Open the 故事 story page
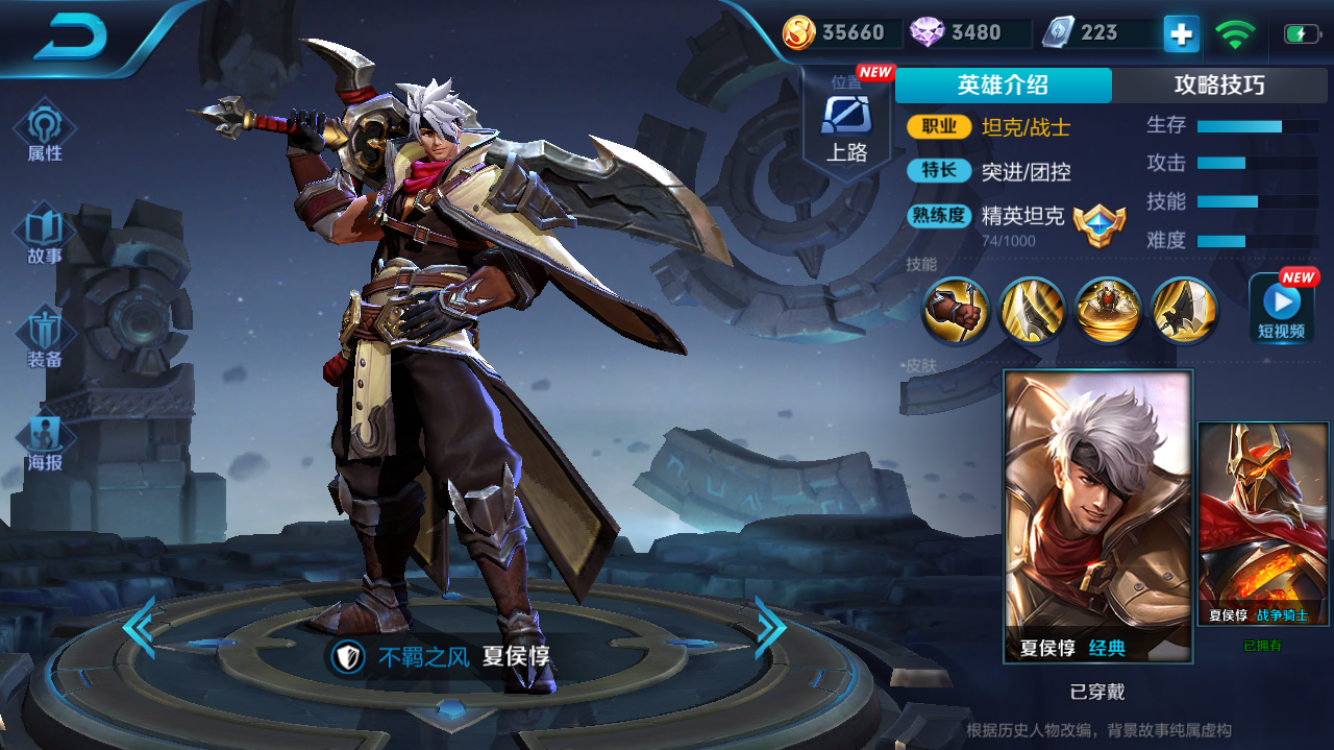 click(44, 235)
